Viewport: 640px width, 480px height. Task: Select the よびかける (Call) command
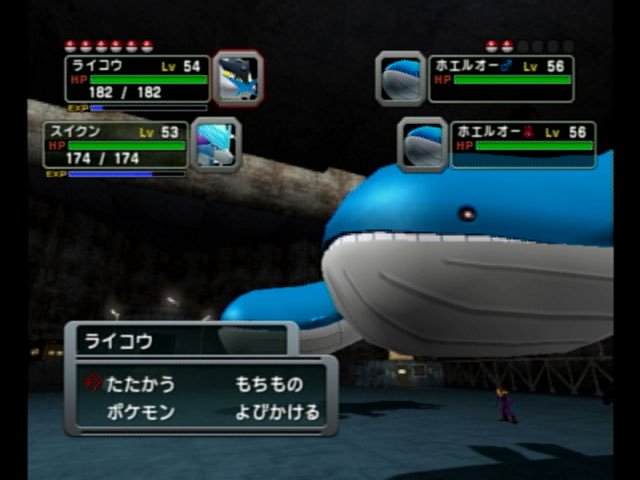tap(277, 412)
